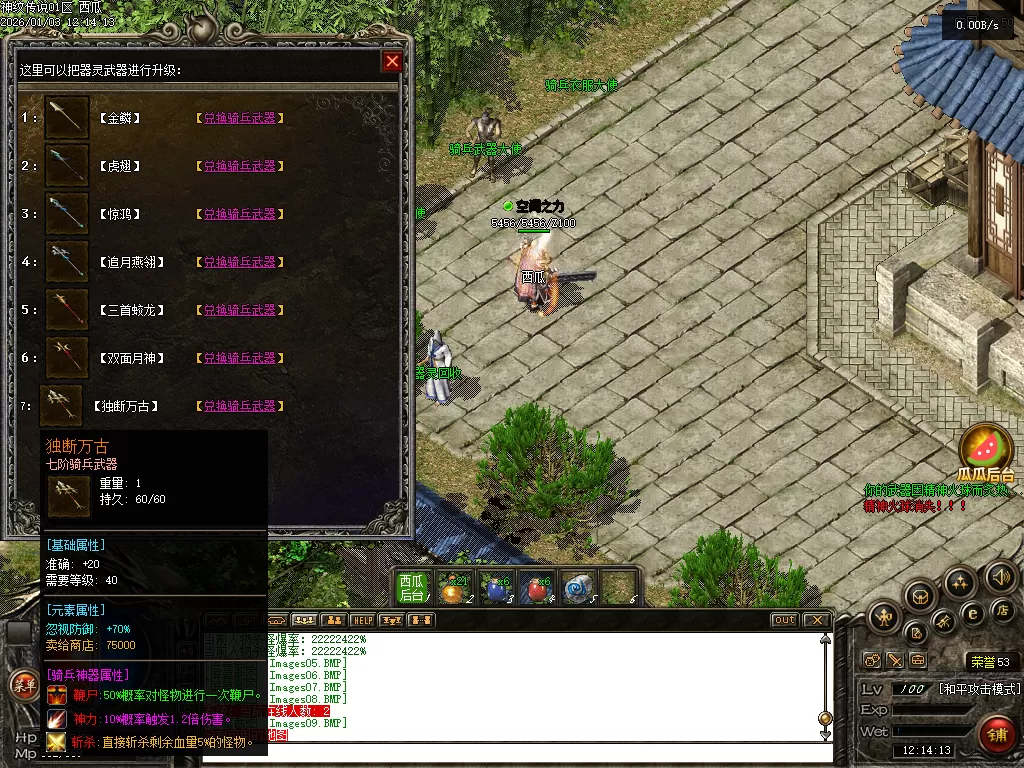This screenshot has width=1024, height=768.
Task: Open the character figure button
Action: click(x=884, y=616)
